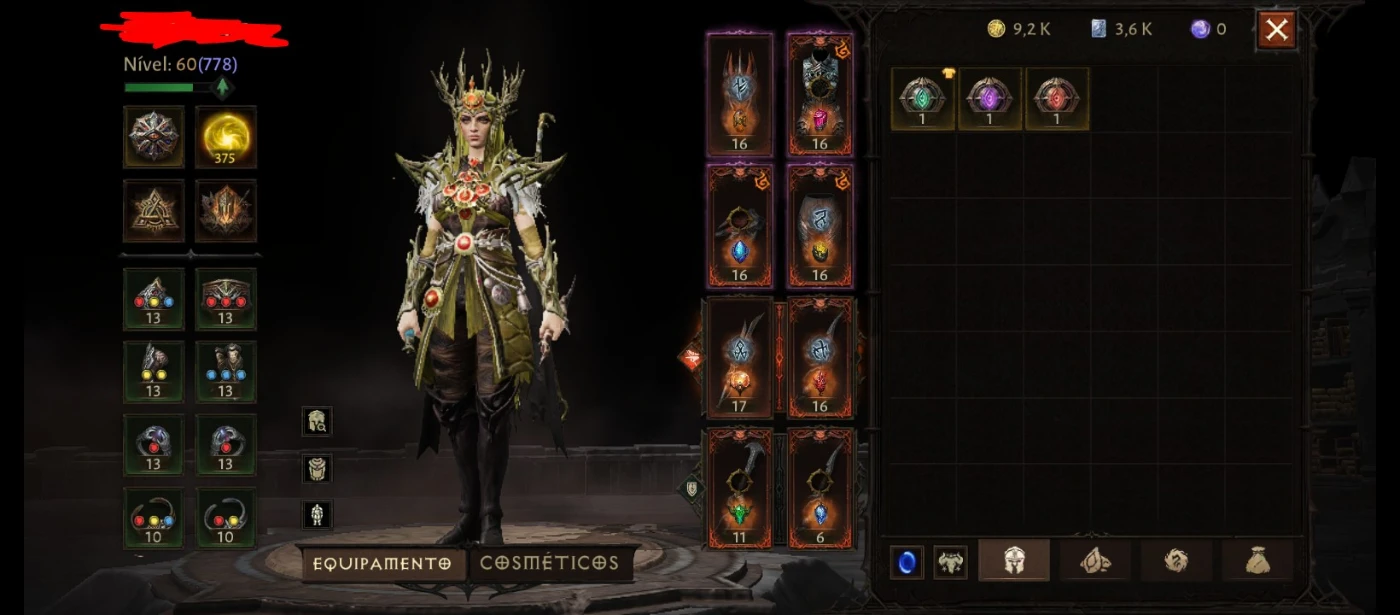The height and width of the screenshot is (615, 1400).
Task: Select the equipped item with green gem level 11
Action: pos(740,489)
